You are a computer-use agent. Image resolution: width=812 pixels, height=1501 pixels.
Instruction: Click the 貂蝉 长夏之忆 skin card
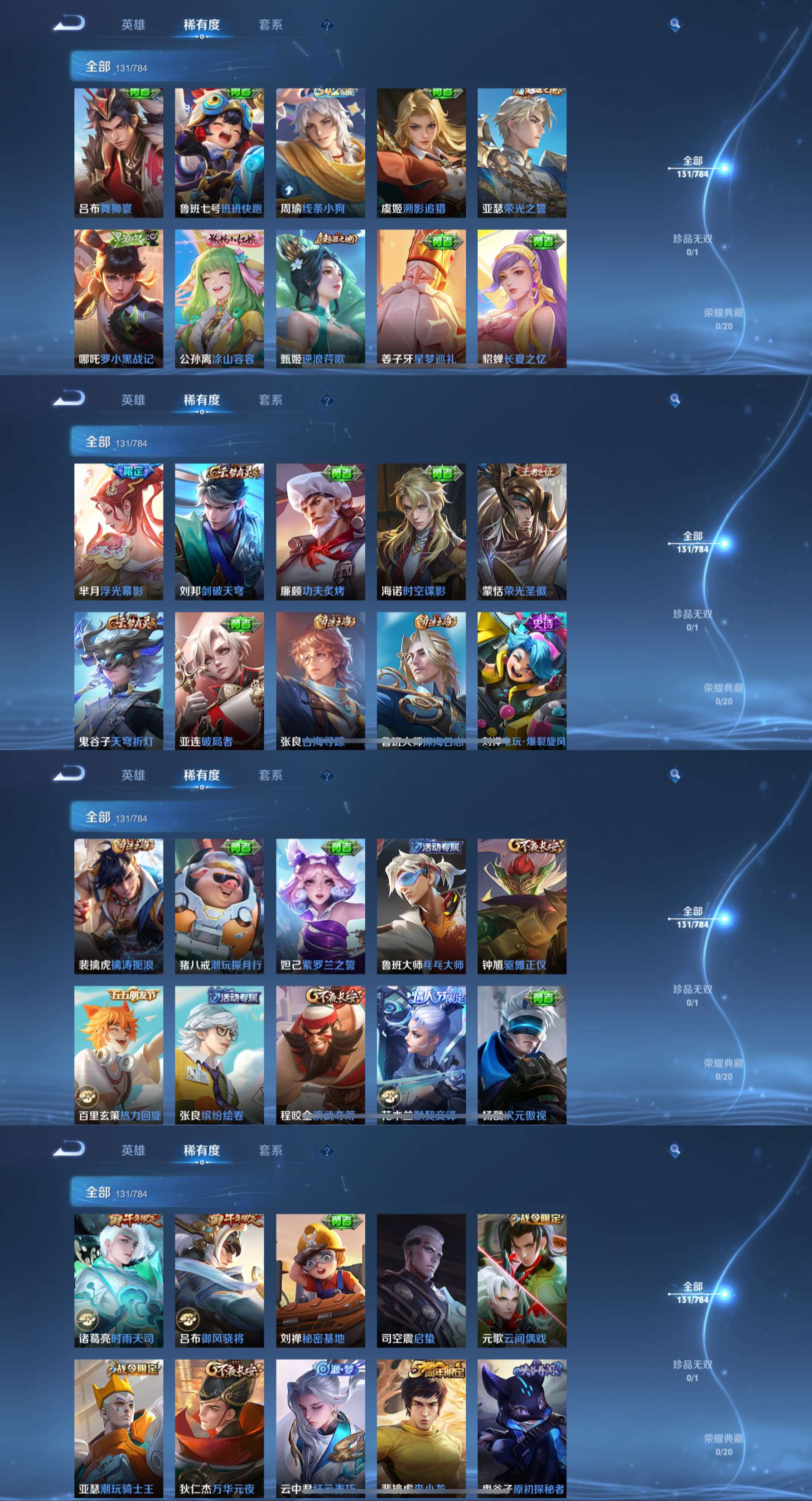(x=522, y=298)
